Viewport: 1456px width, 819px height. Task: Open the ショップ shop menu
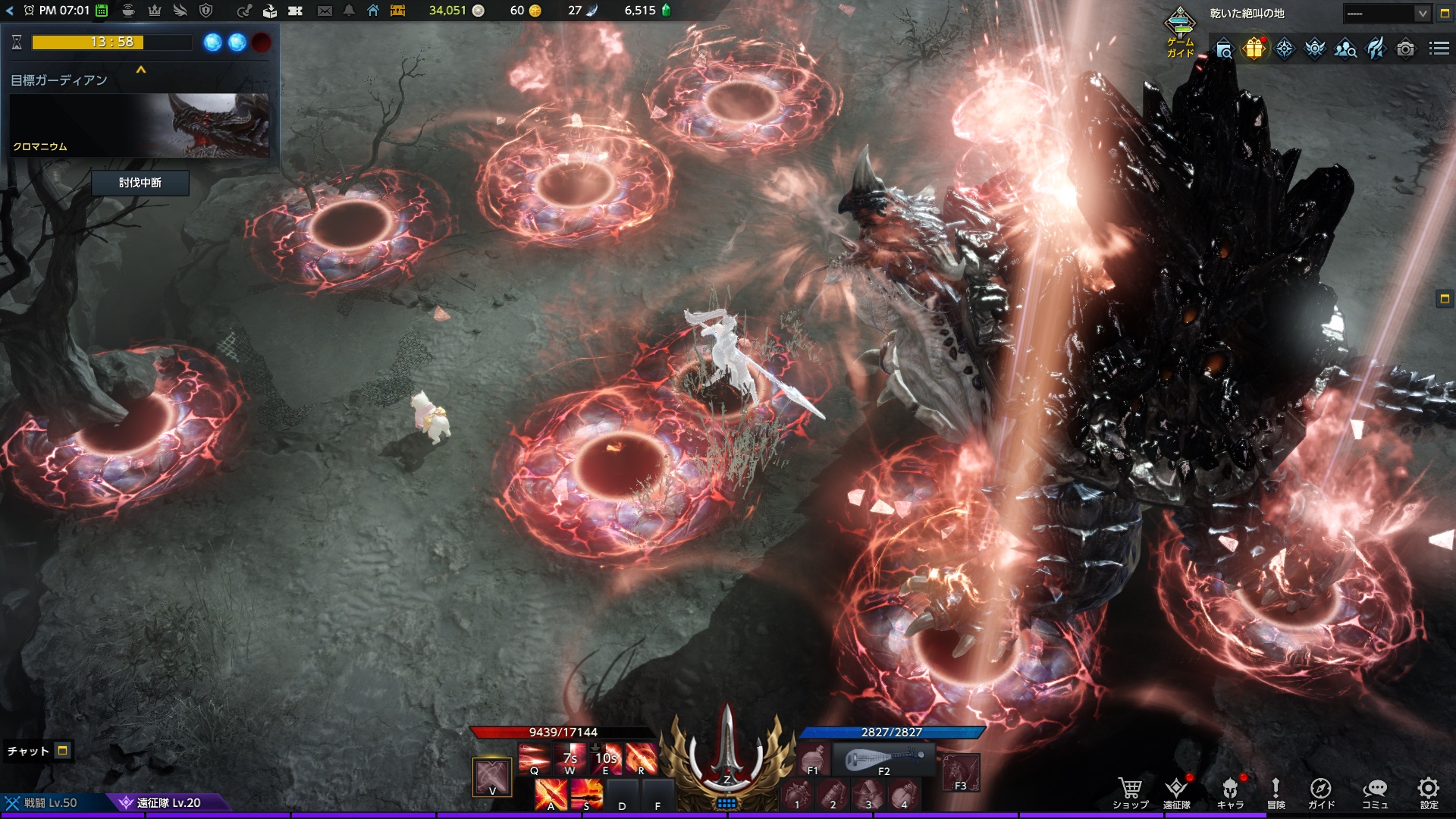(1130, 793)
